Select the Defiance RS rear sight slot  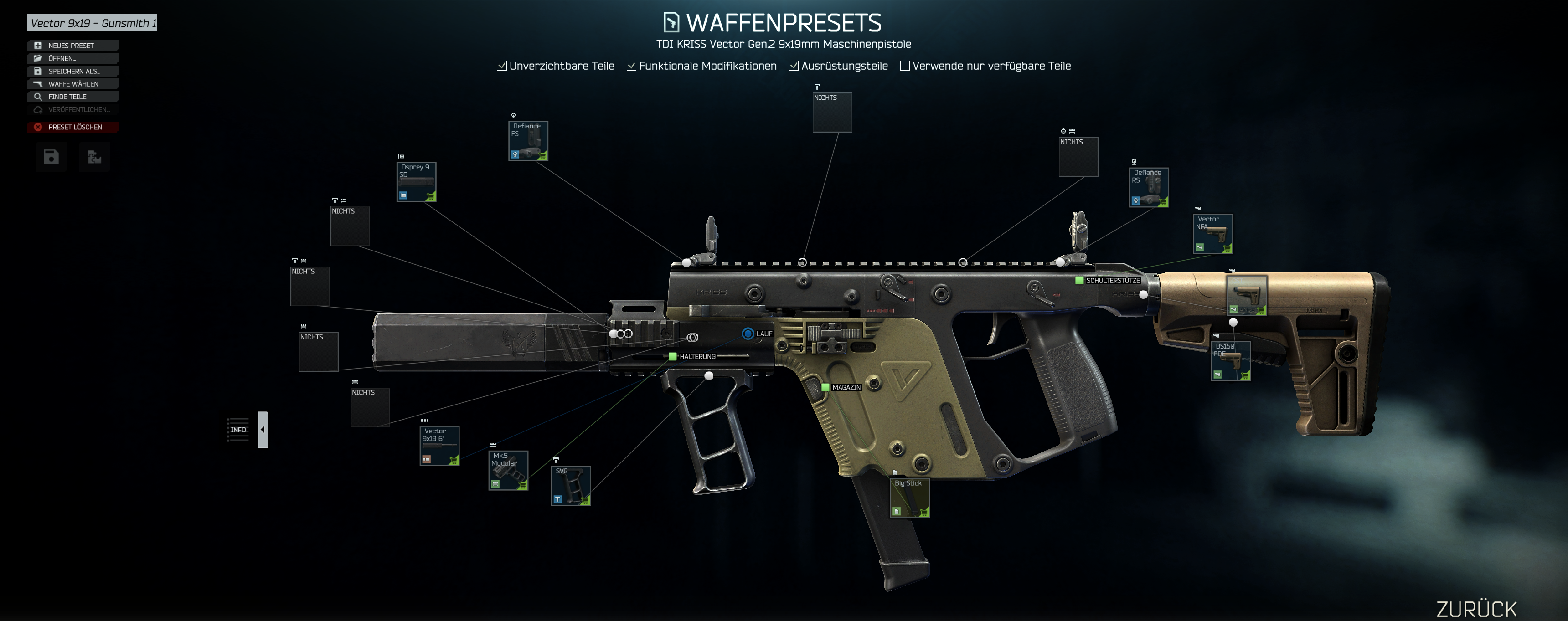click(x=1149, y=187)
